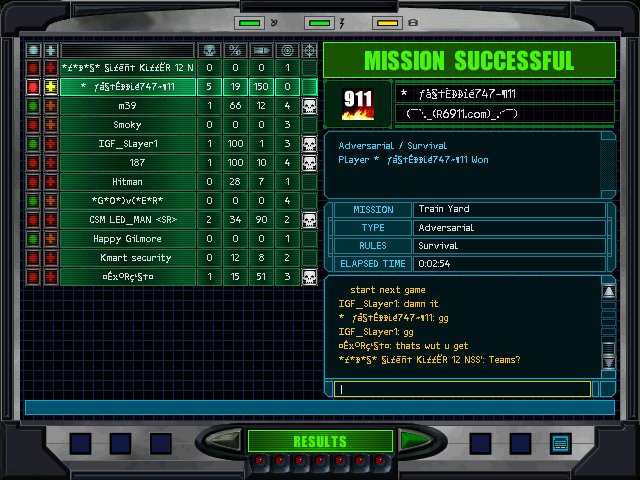Select the Kmart security player row
Viewport: 640px width, 480px height.
coord(127,258)
